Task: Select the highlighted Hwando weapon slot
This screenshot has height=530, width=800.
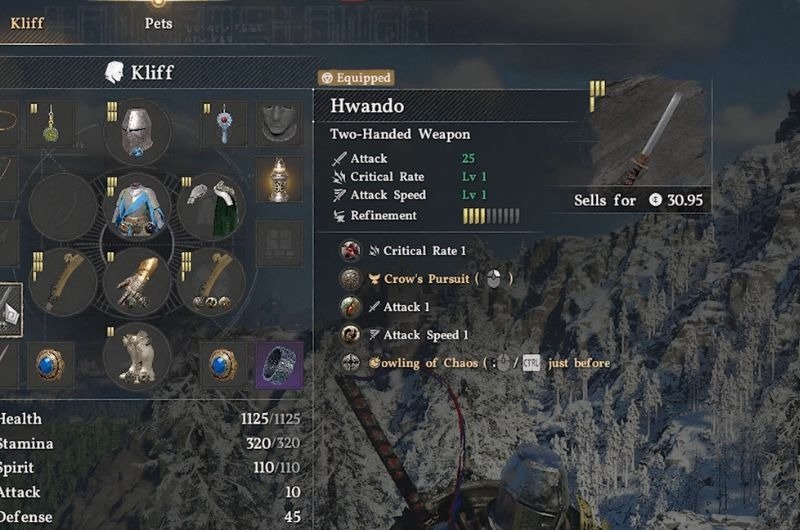Action: [x=10, y=308]
